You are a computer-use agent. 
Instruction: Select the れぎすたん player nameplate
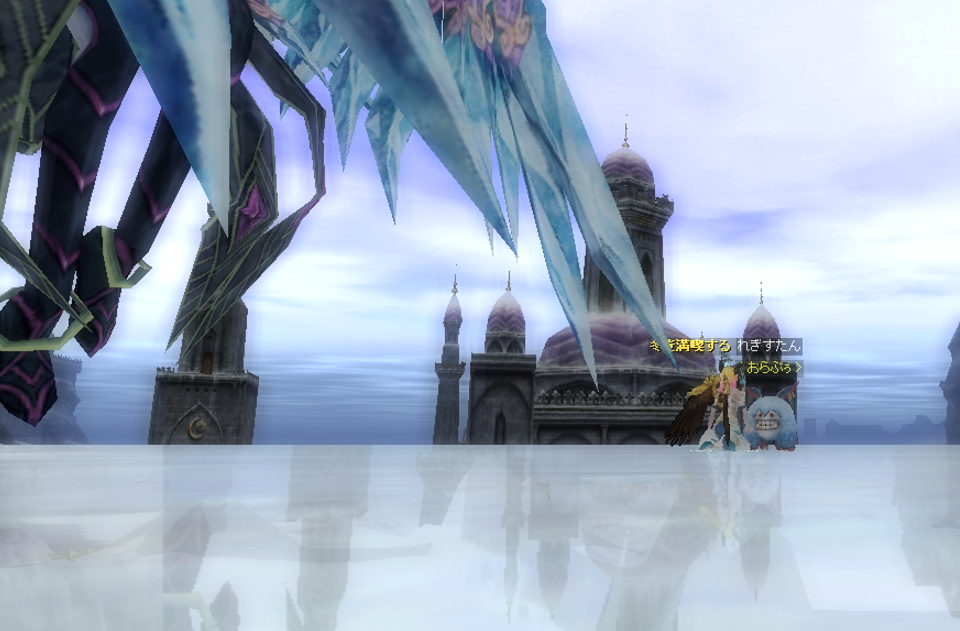[x=768, y=346]
